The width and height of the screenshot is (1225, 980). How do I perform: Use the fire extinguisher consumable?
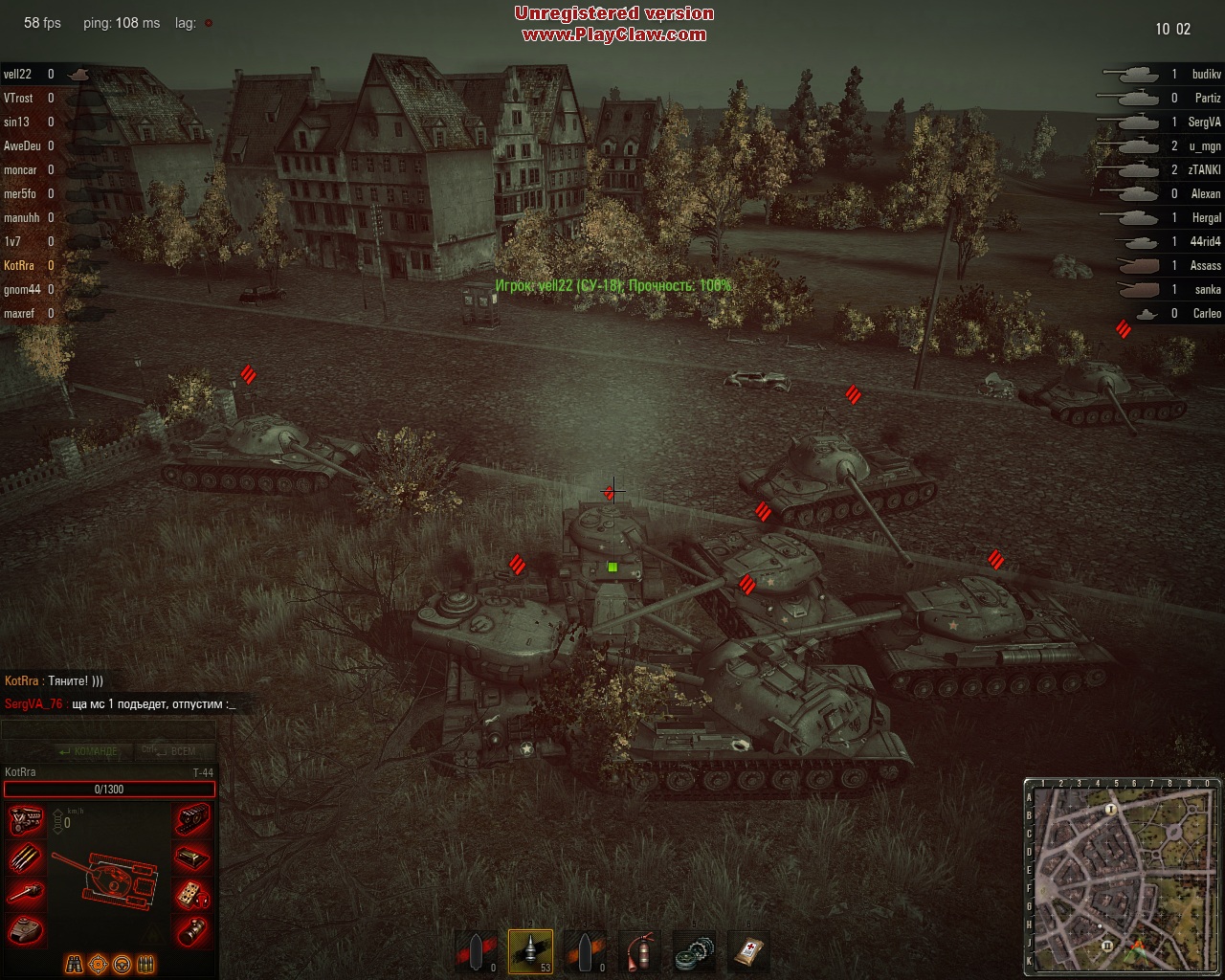click(640, 951)
